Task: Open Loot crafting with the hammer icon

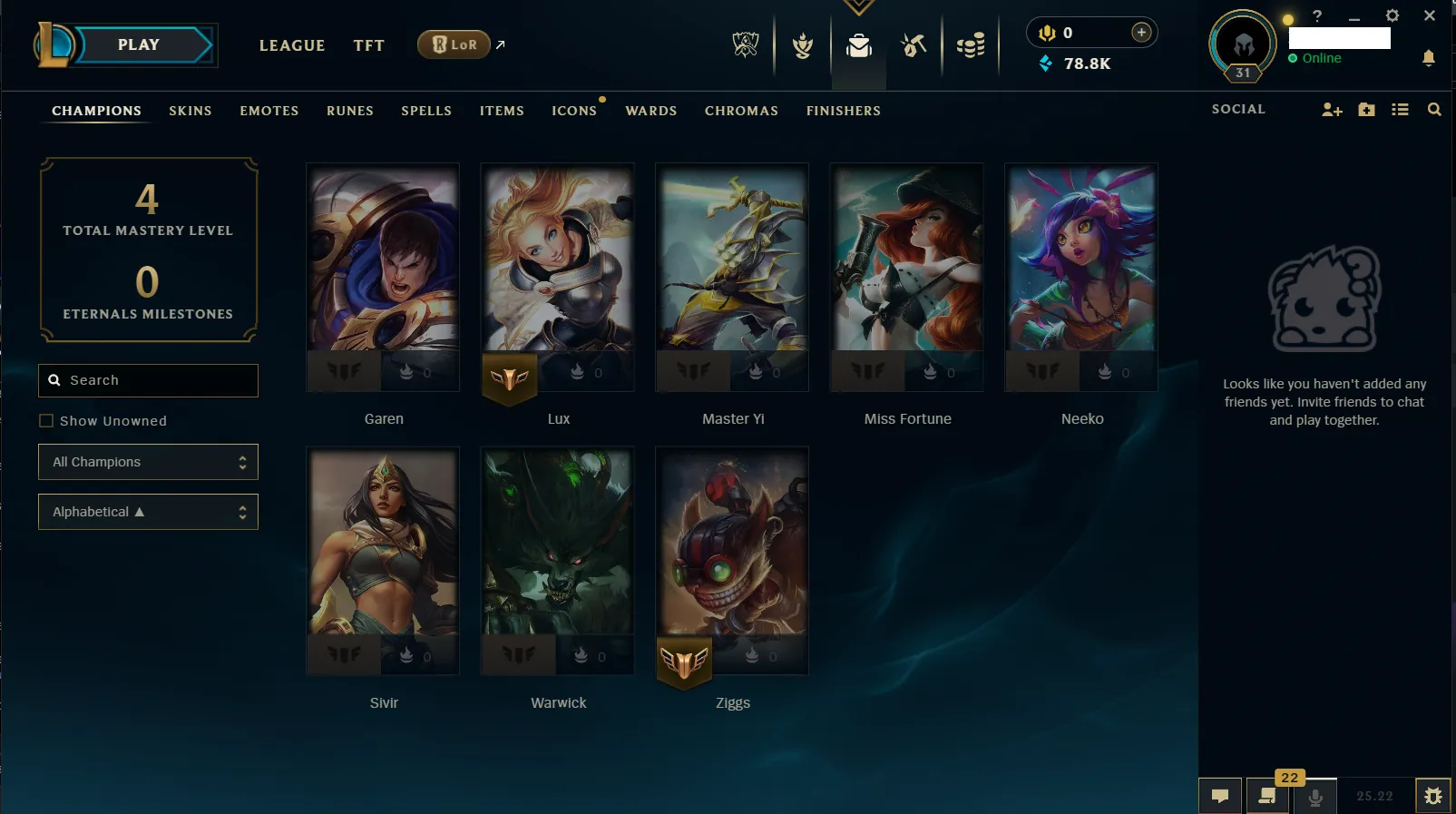Action: (x=914, y=46)
